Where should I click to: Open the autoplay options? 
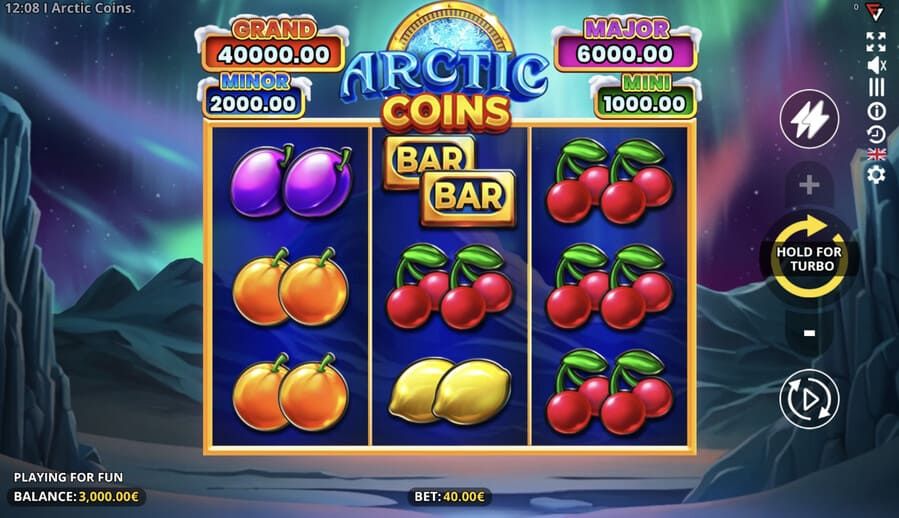click(x=809, y=399)
